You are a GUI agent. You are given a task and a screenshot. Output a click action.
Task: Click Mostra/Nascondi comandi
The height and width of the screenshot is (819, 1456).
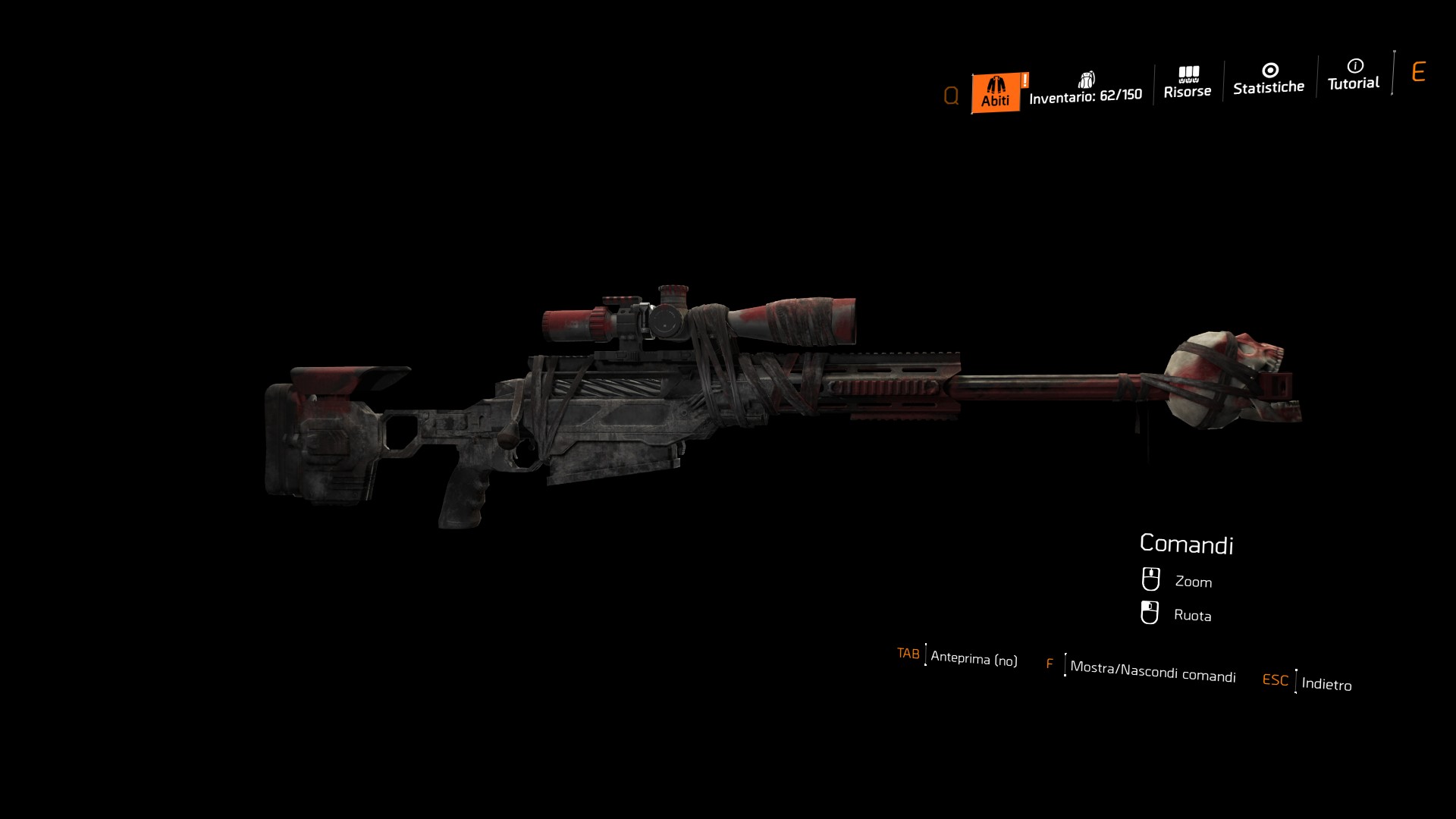pyautogui.click(x=1152, y=670)
